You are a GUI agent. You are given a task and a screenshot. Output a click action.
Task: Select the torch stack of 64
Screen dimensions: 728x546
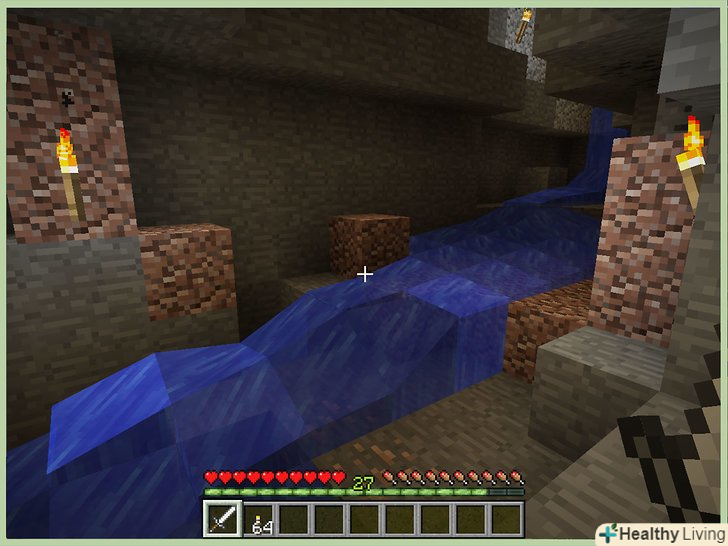tap(258, 520)
